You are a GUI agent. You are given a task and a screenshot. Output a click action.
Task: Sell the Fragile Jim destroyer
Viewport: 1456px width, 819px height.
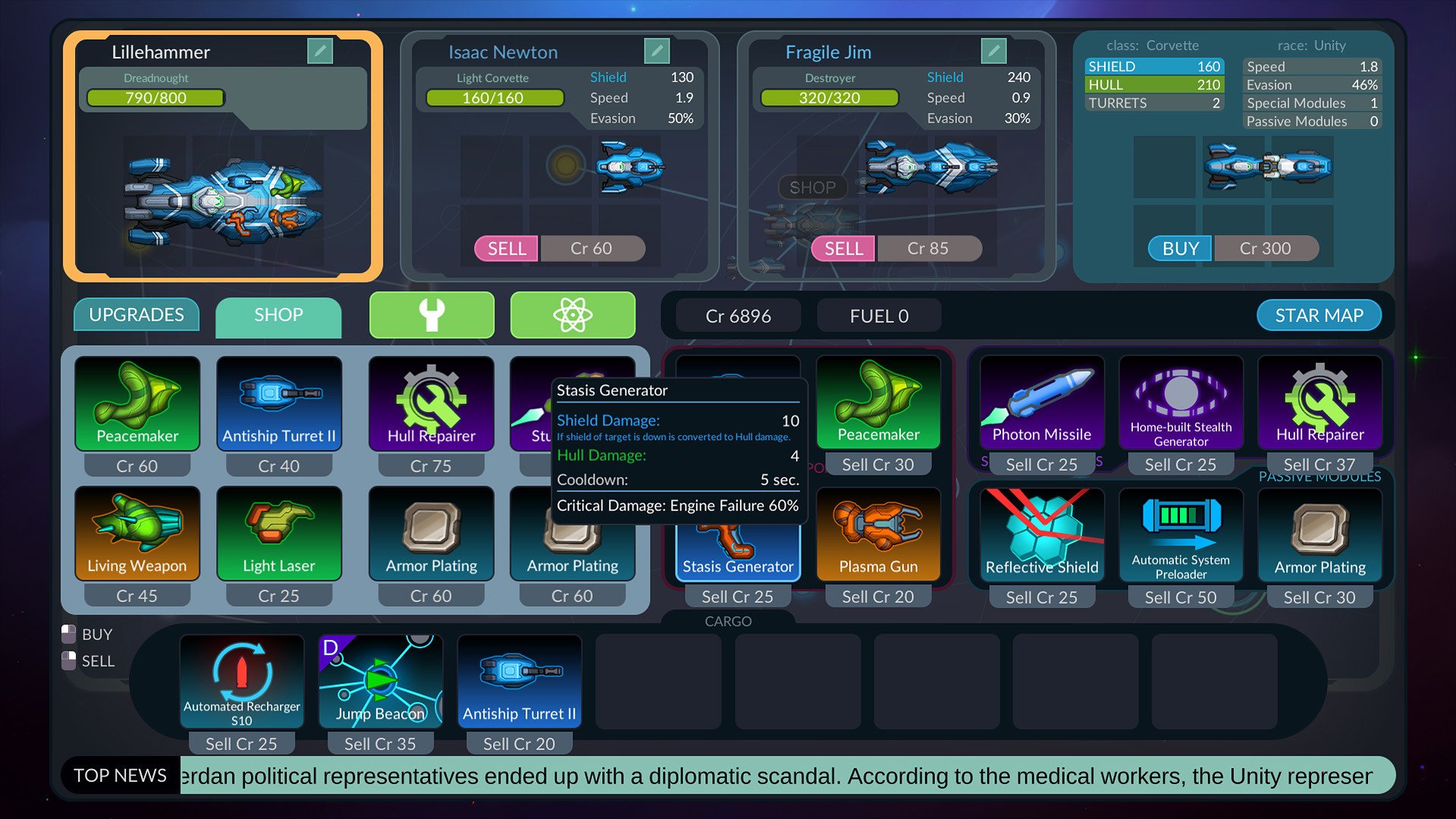pyautogui.click(x=843, y=249)
